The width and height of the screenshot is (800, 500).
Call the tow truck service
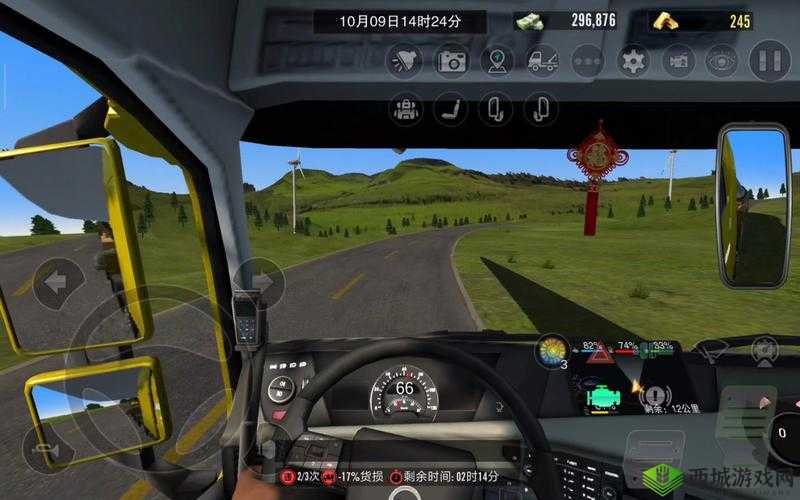[x=542, y=61]
